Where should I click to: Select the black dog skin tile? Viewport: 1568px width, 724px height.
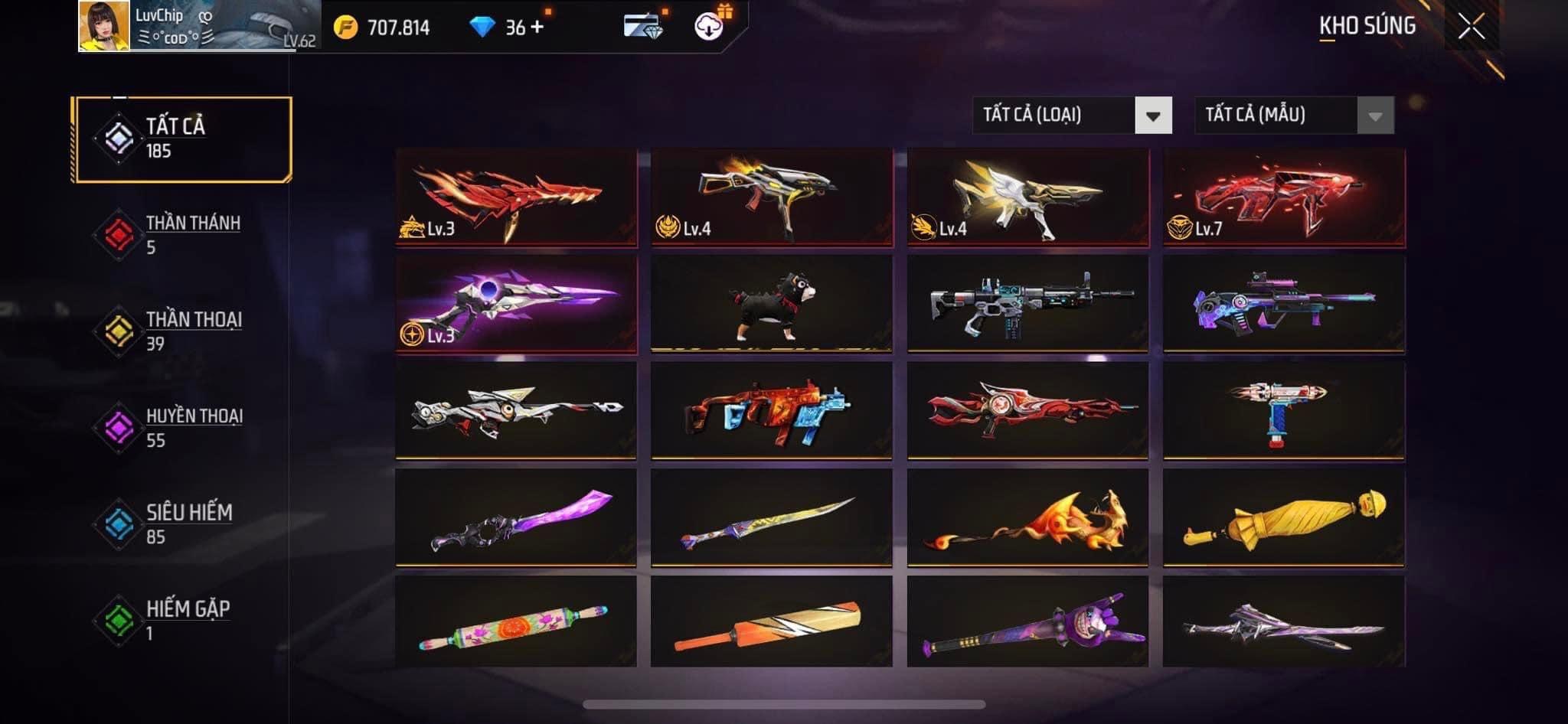point(772,304)
